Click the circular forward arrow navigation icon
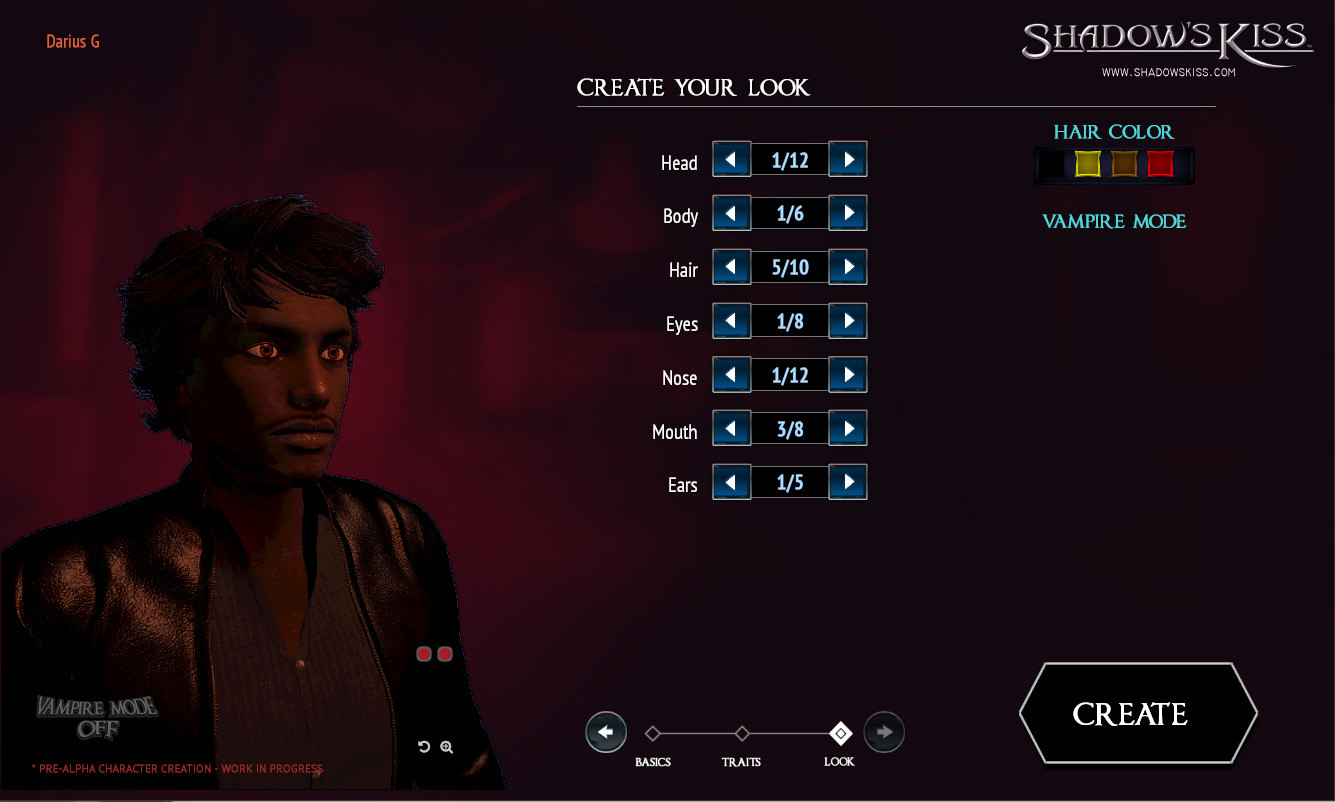1335x802 pixels. [884, 731]
